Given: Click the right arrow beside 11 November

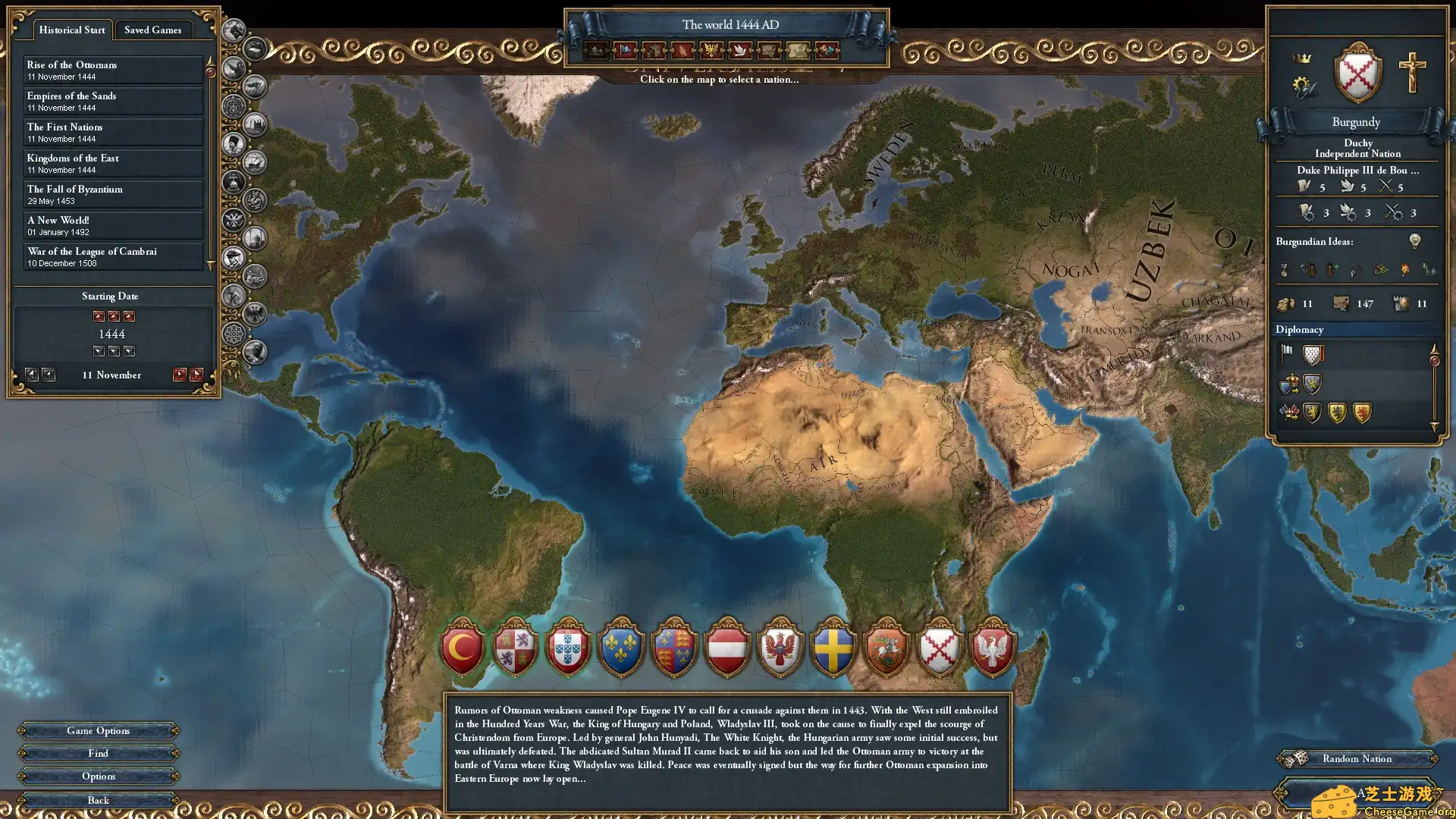Looking at the screenshot, I should click(x=180, y=374).
